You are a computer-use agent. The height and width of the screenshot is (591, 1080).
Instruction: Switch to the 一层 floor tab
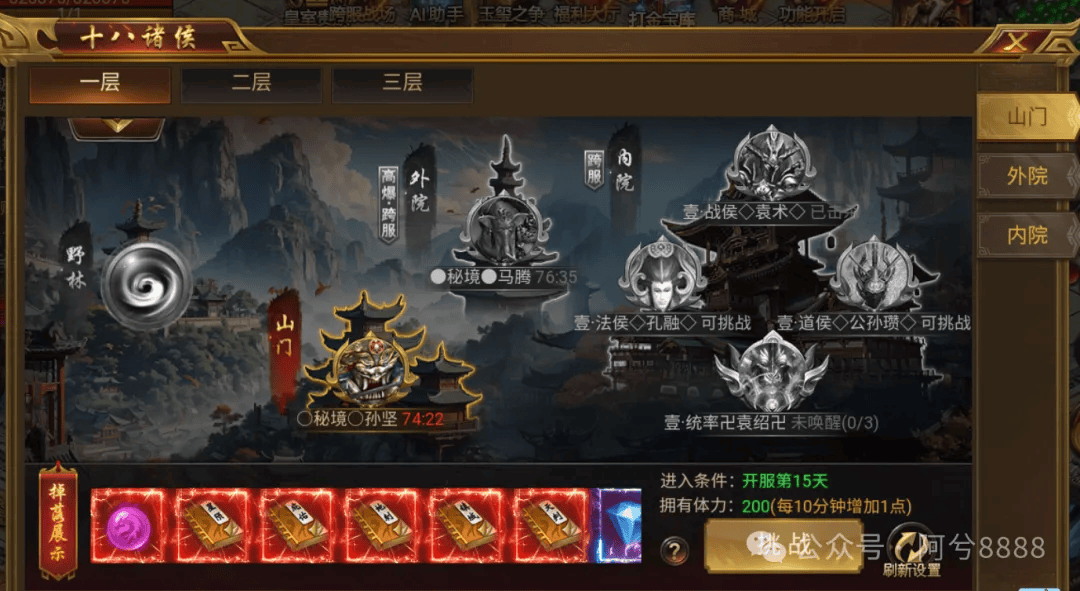tap(100, 83)
